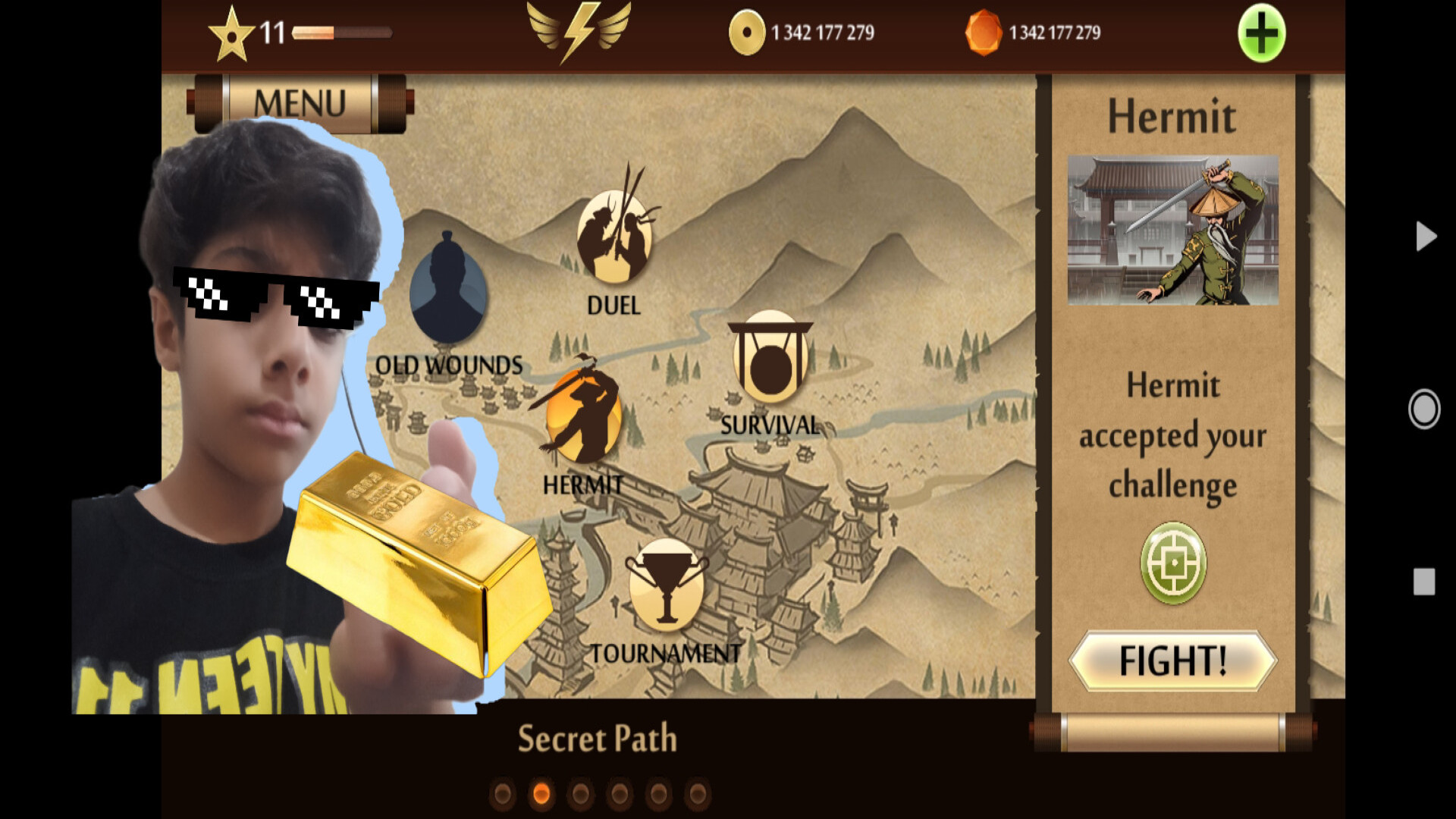Tap the Android recent apps square

pos(1423,582)
